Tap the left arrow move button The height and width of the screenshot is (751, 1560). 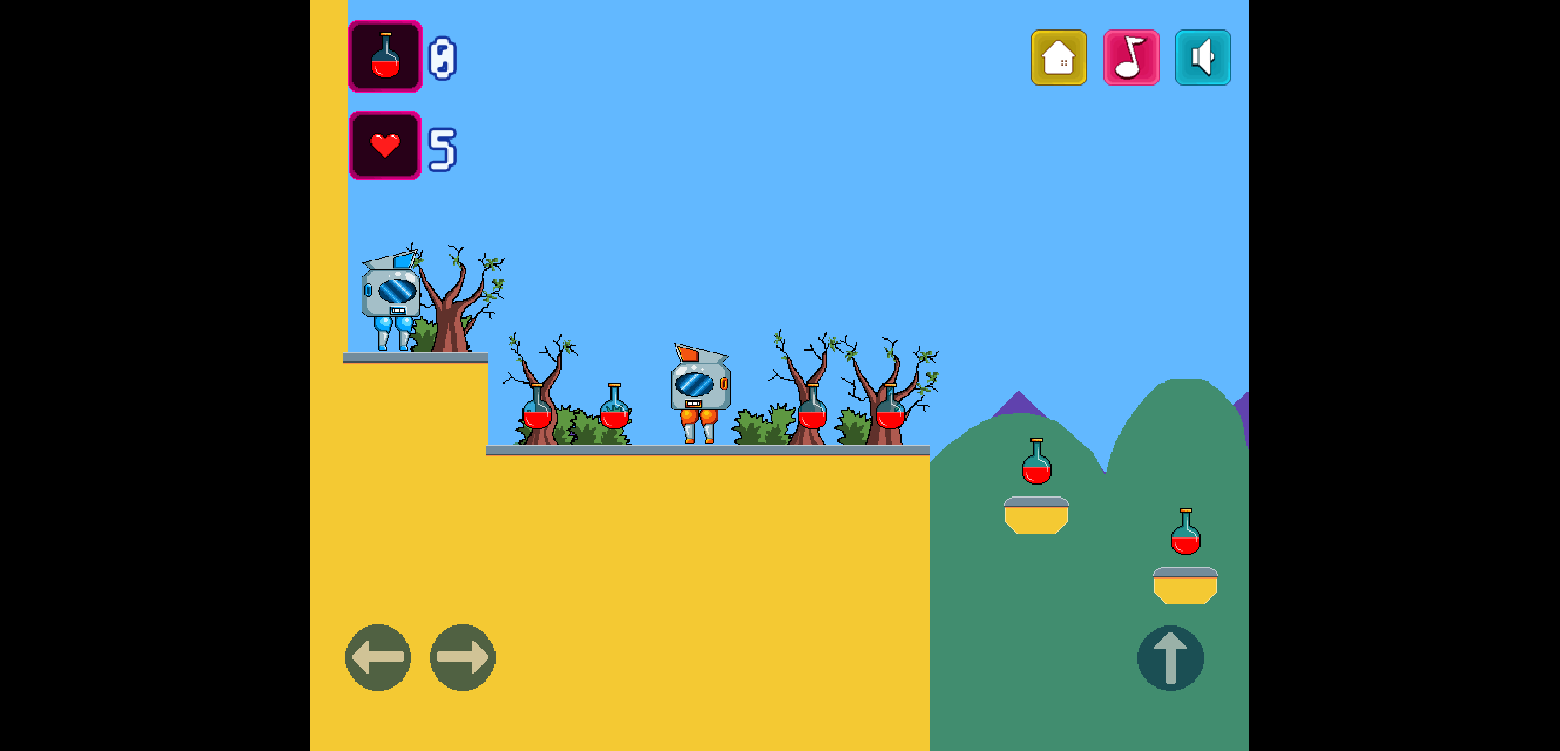click(x=378, y=658)
